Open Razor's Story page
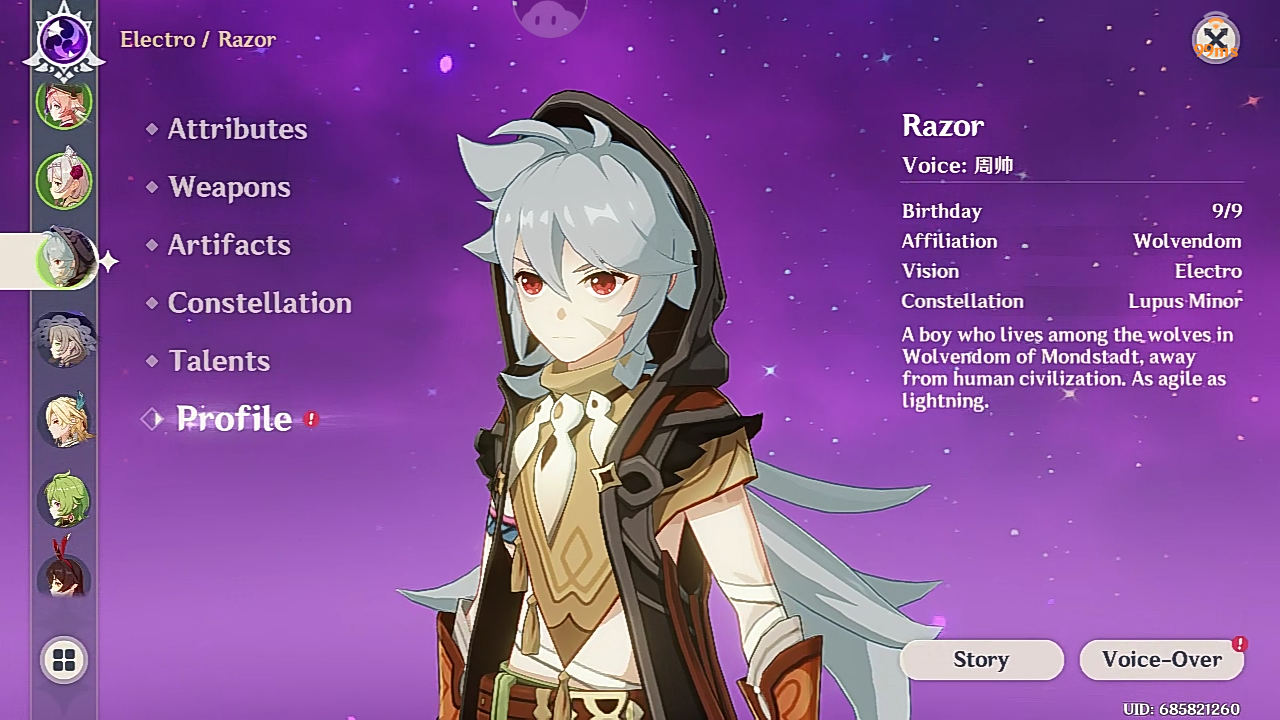1280x720 pixels. coord(981,659)
